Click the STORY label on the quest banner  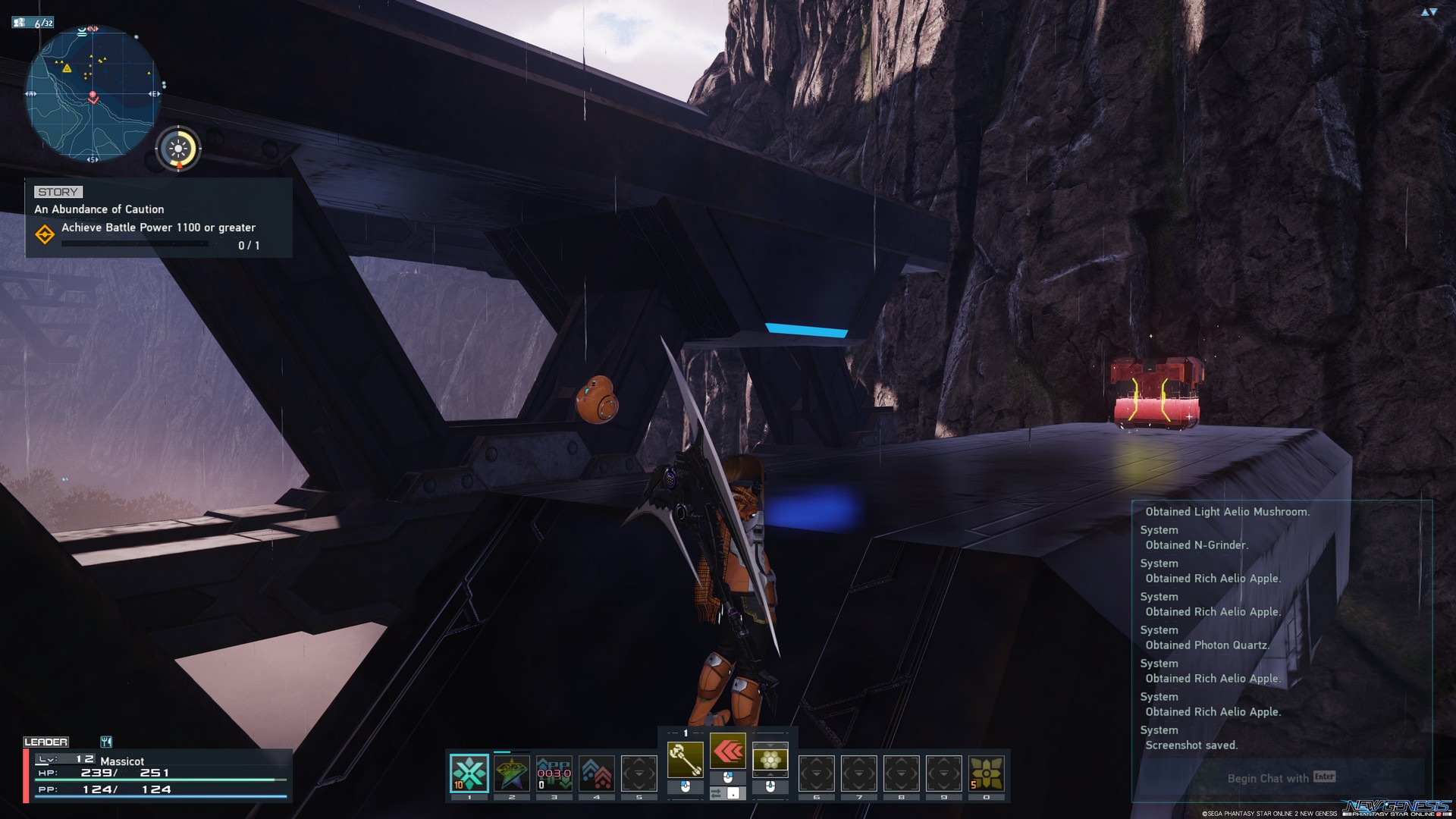click(58, 192)
